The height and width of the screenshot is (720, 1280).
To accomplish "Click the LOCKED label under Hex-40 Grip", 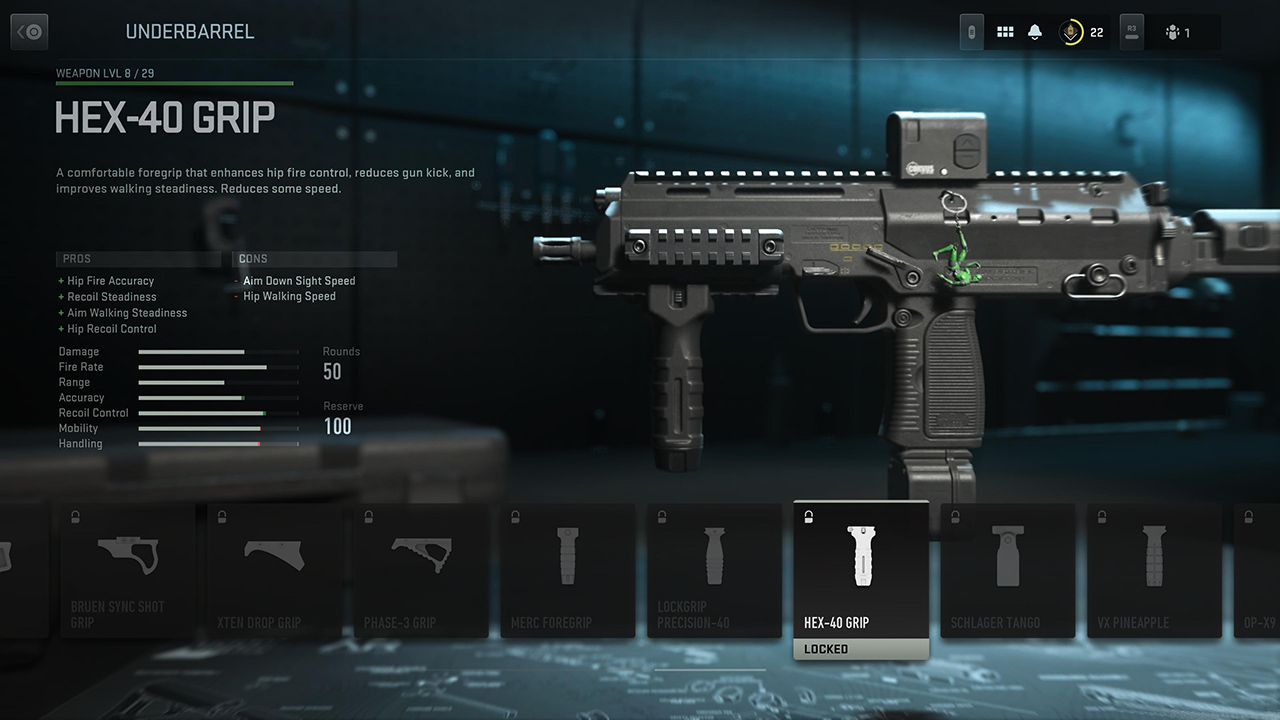I will click(860, 648).
